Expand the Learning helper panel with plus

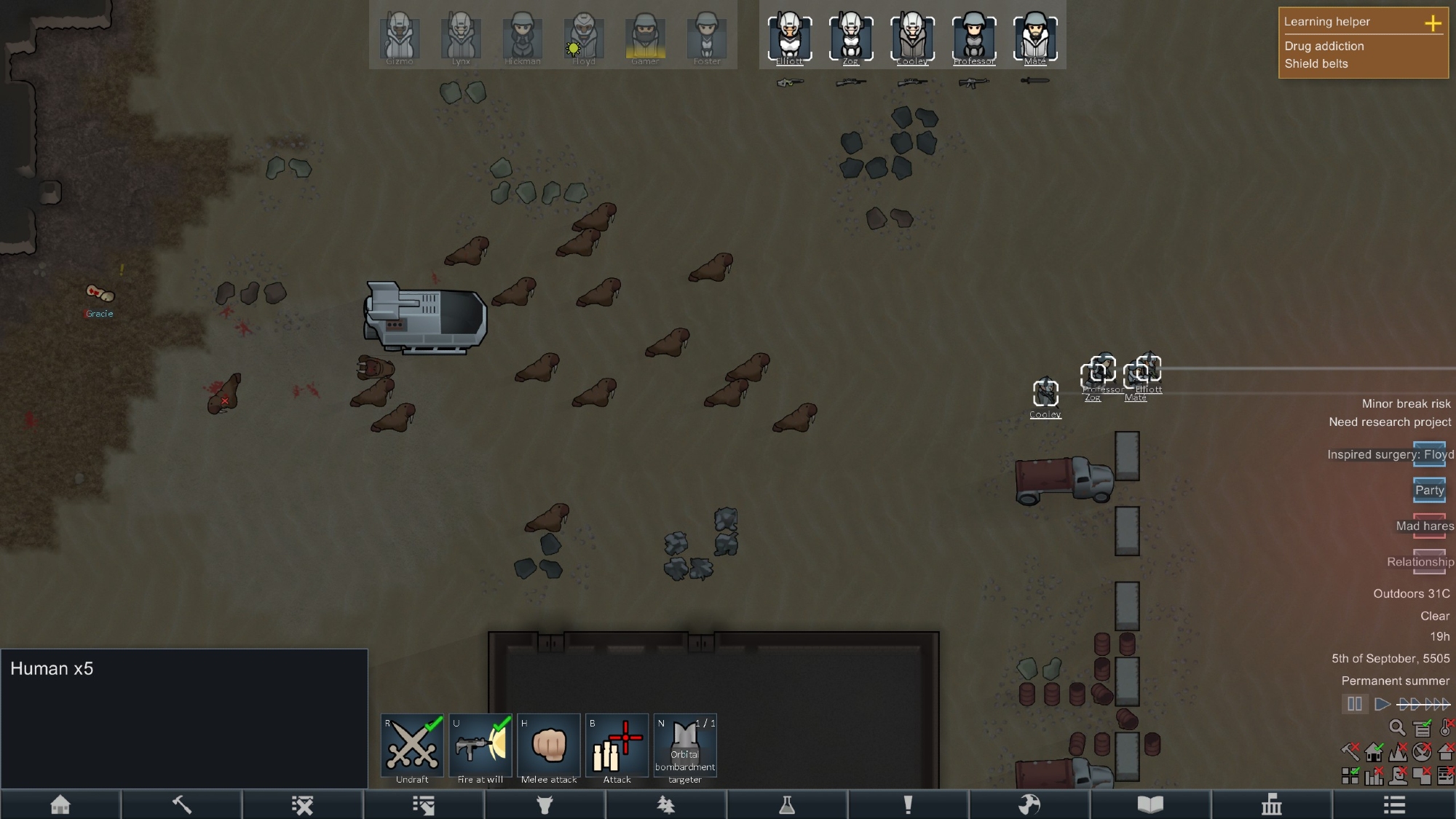pyautogui.click(x=1433, y=23)
